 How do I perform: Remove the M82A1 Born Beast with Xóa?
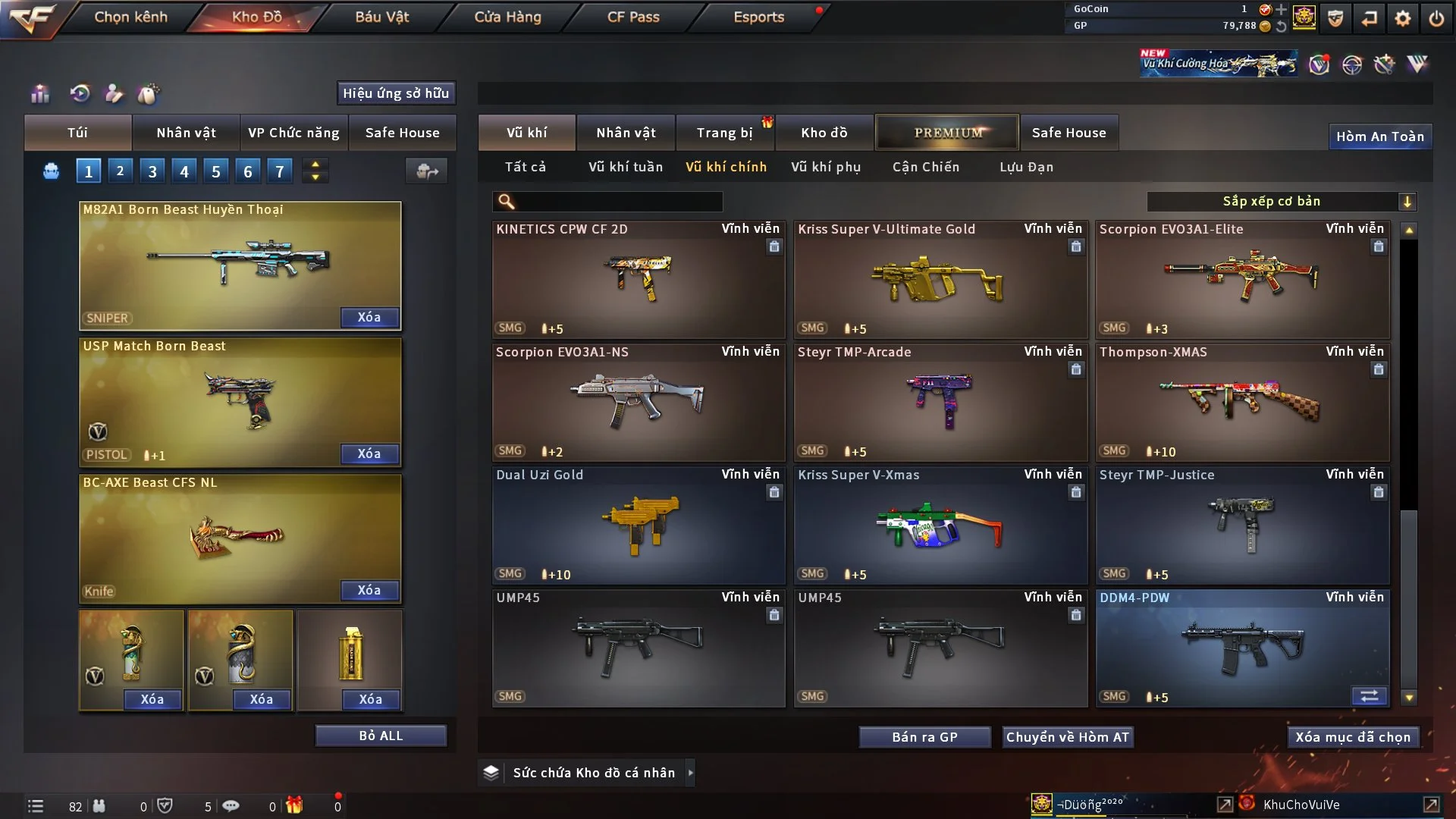coord(369,318)
